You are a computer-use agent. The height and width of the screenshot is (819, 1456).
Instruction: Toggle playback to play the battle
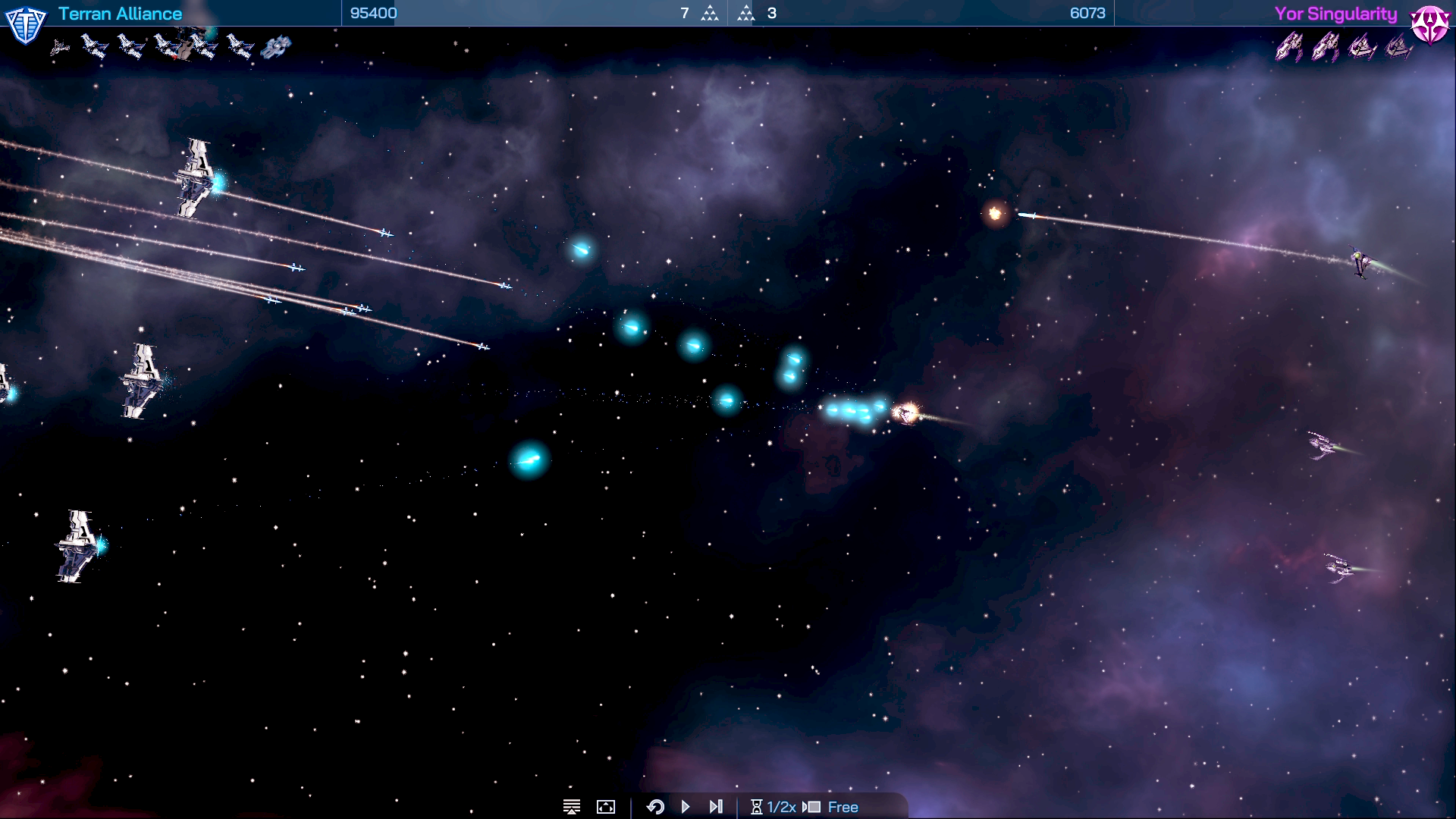coord(686,807)
